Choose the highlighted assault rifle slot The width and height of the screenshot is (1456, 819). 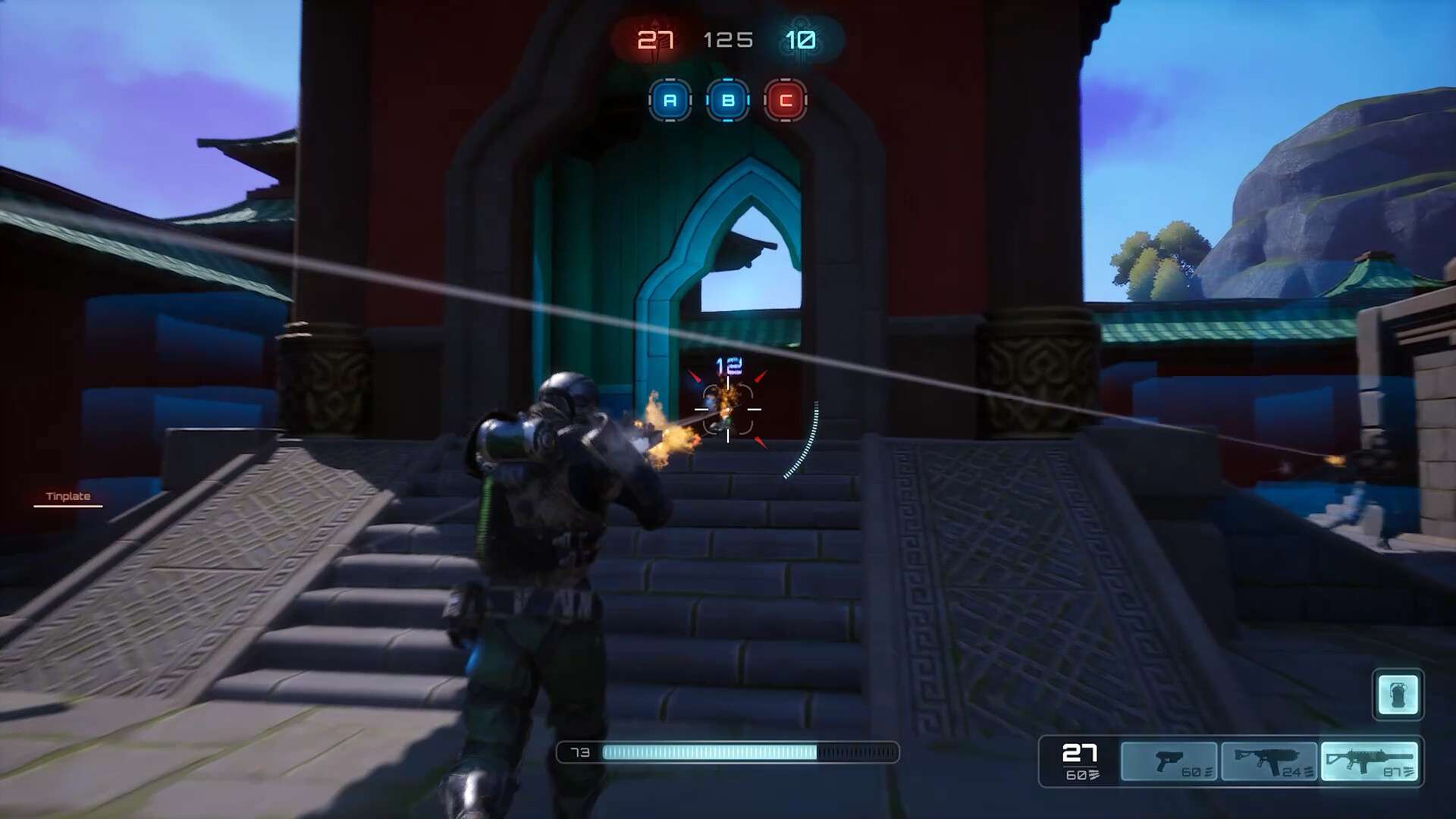pos(1369,761)
